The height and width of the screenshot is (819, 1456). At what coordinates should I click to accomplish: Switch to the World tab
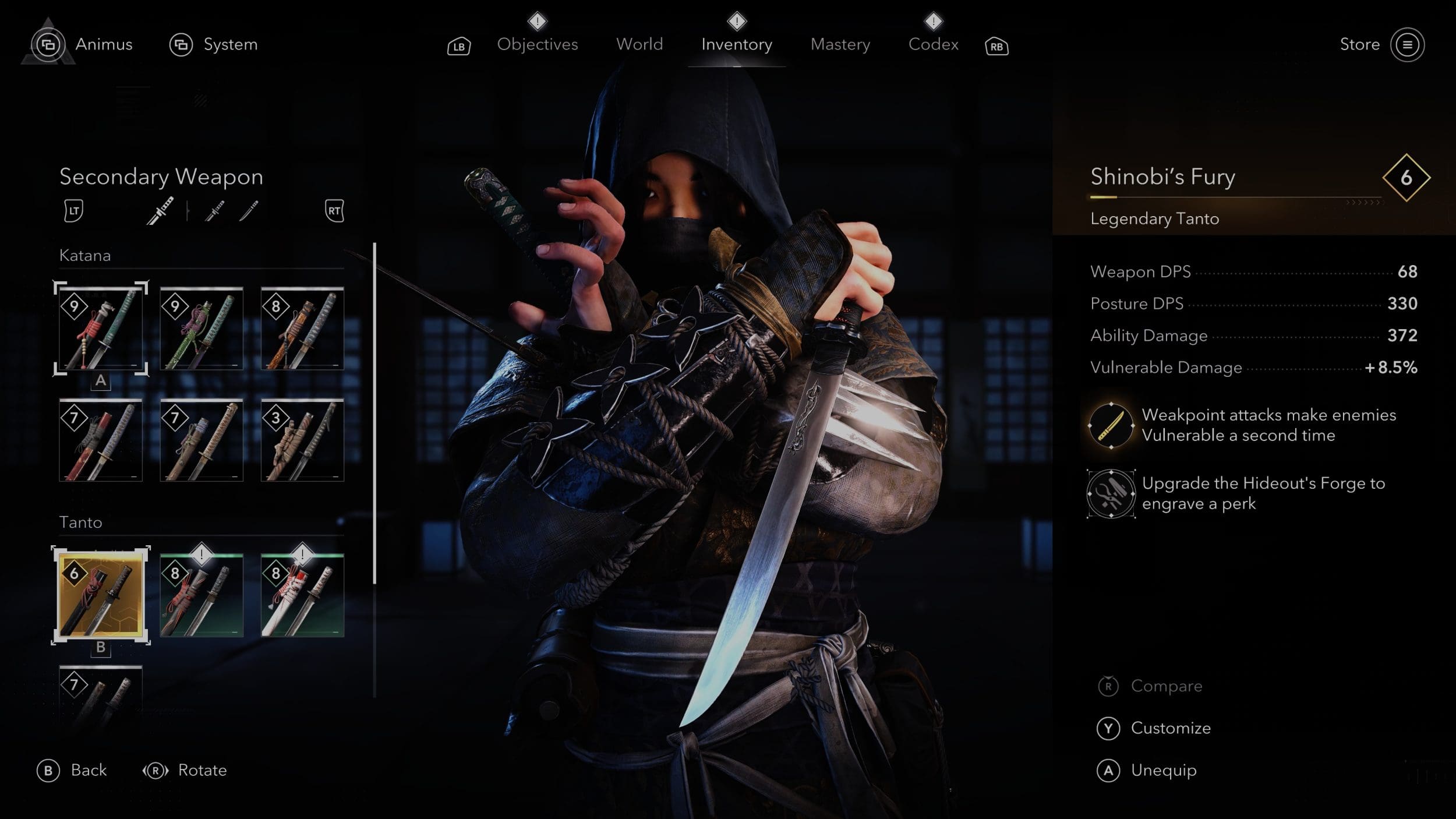(639, 44)
